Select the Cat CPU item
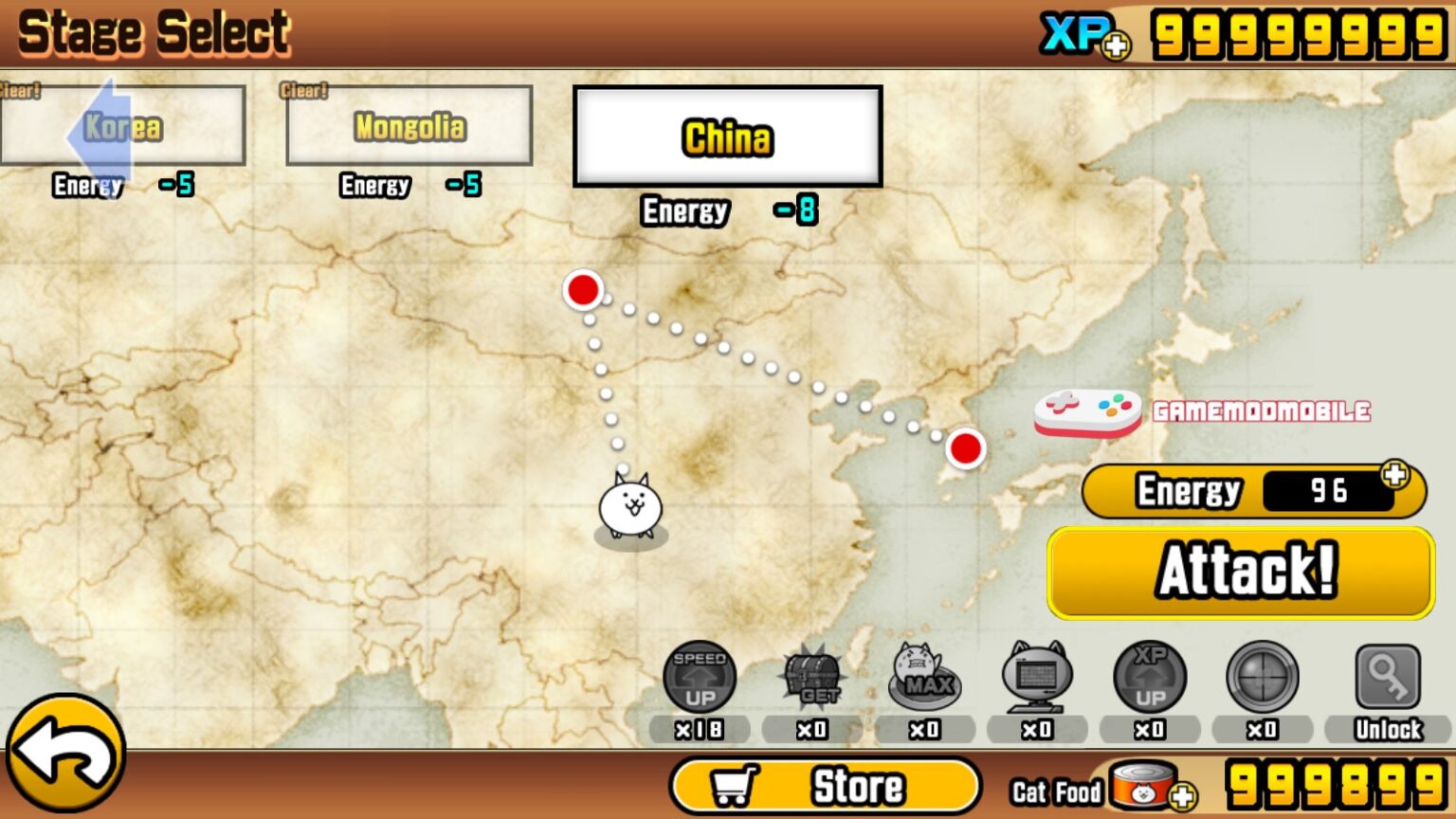Viewport: 1456px width, 819px height. pyautogui.click(x=1037, y=675)
